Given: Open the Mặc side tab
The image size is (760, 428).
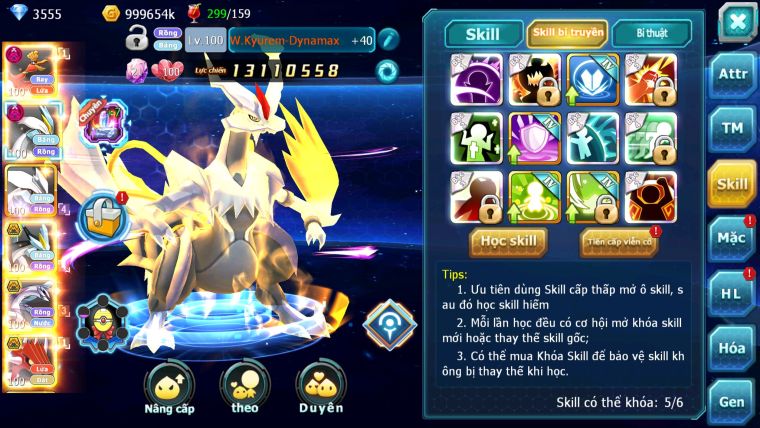Looking at the screenshot, I should (732, 237).
